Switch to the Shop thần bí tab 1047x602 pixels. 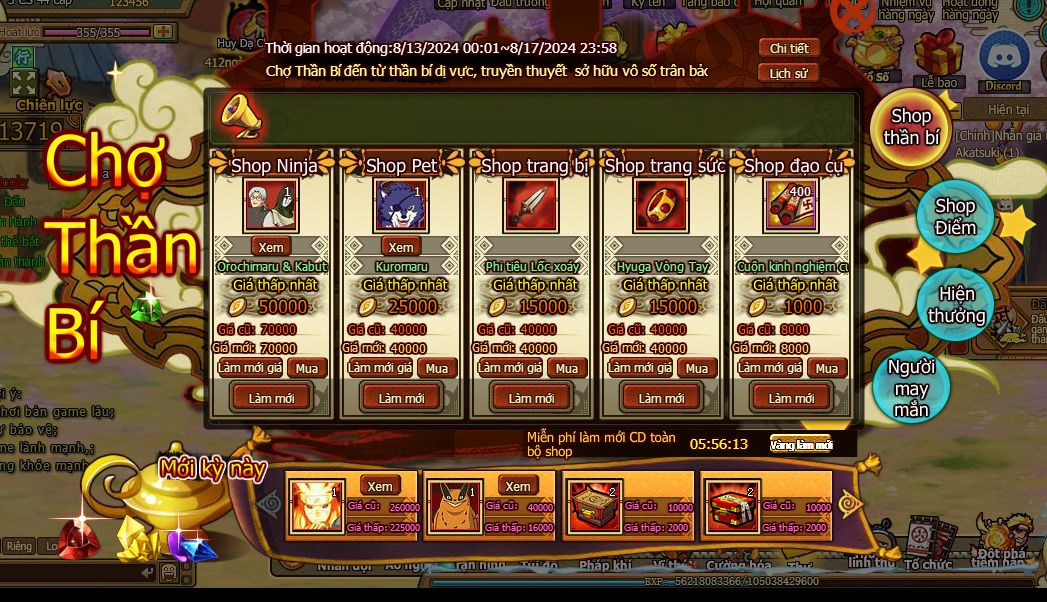tap(910, 127)
